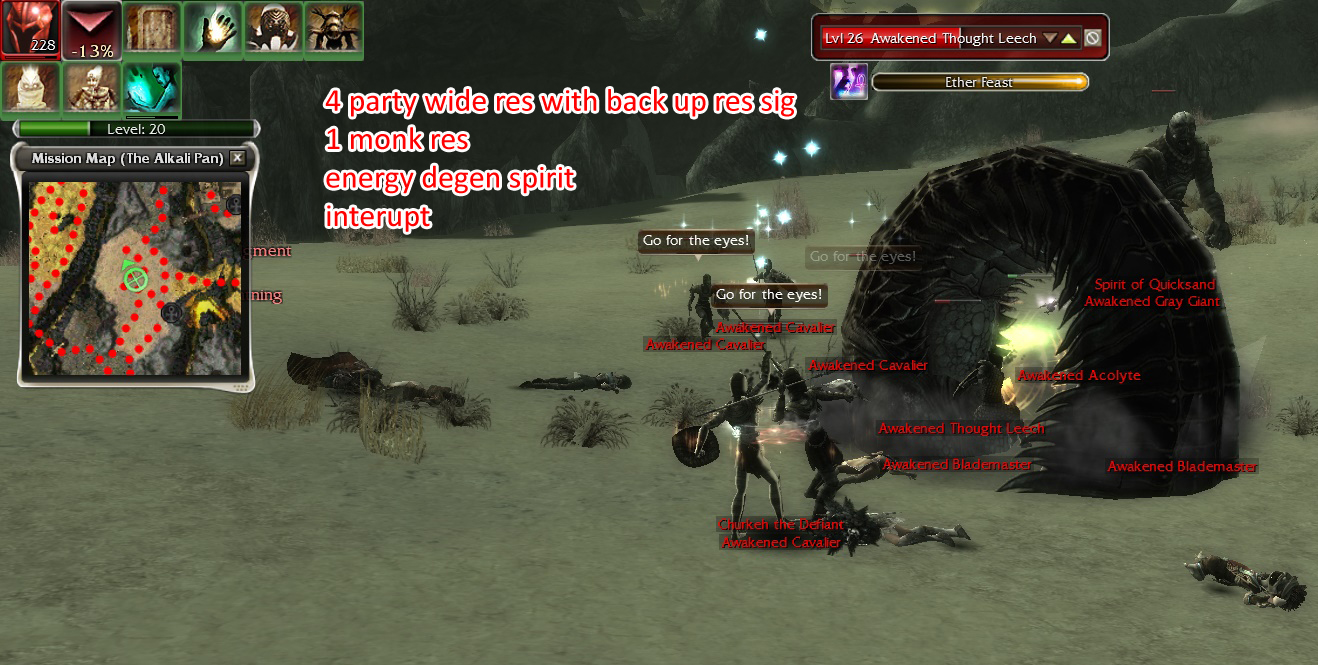
Task: Select the death penalty -13% icon
Action: coord(91,30)
